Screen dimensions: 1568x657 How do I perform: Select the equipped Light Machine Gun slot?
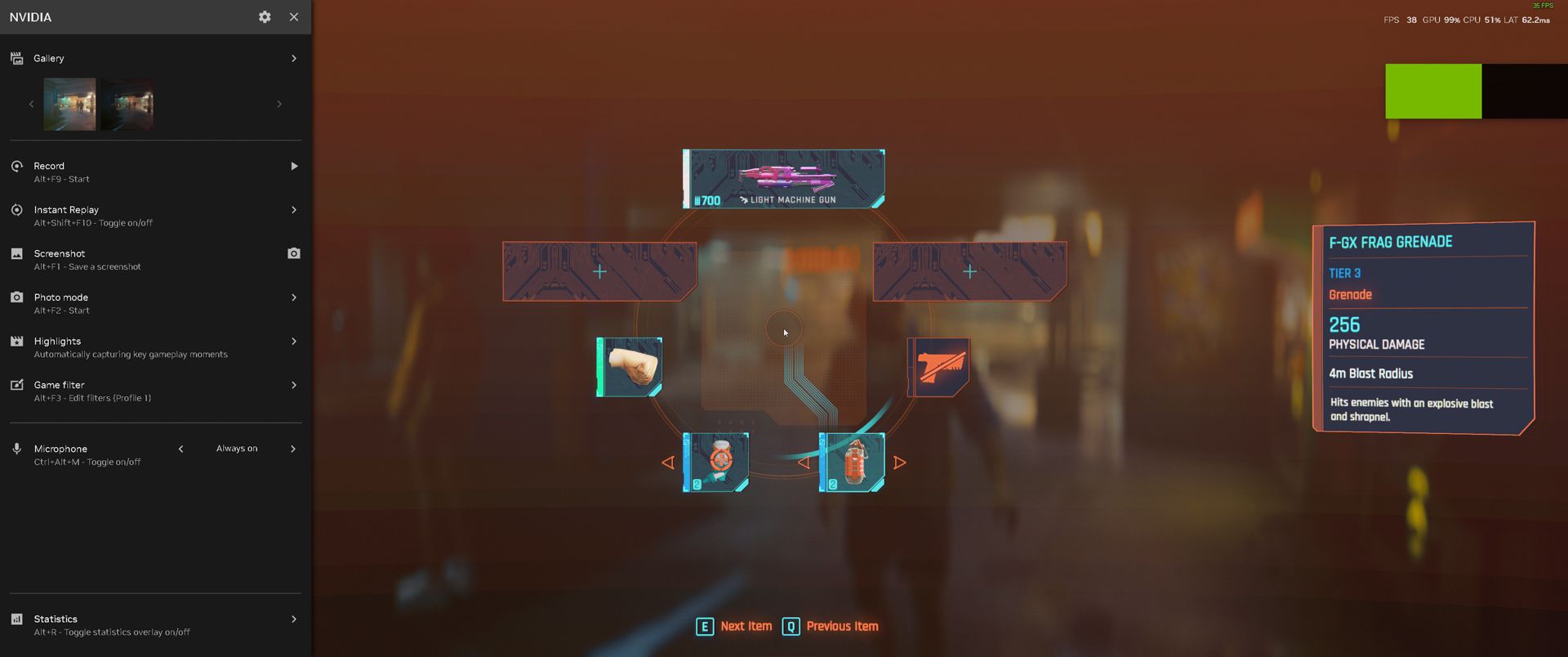click(x=782, y=178)
